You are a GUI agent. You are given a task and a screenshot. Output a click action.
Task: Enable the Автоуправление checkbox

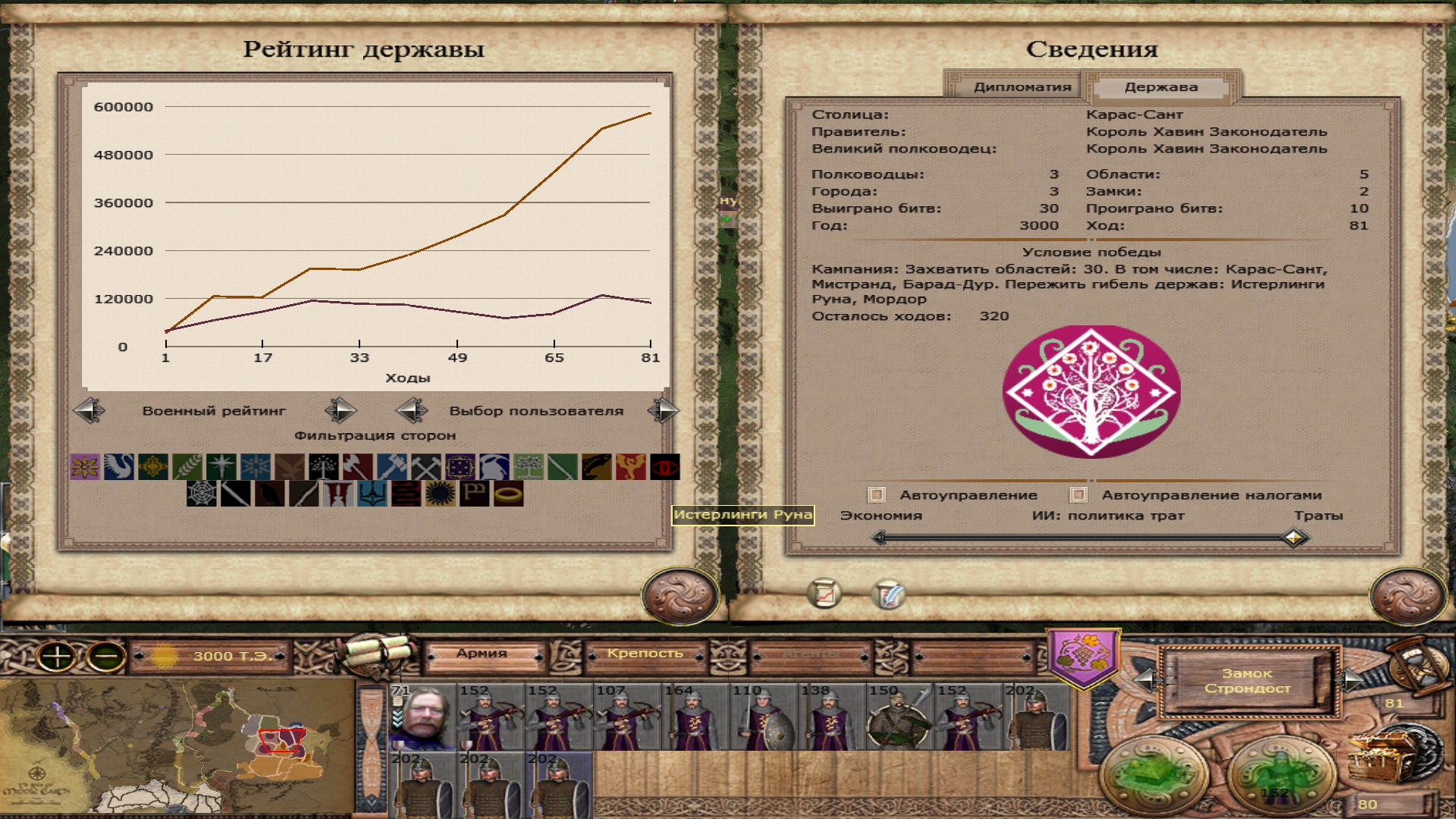(x=876, y=494)
